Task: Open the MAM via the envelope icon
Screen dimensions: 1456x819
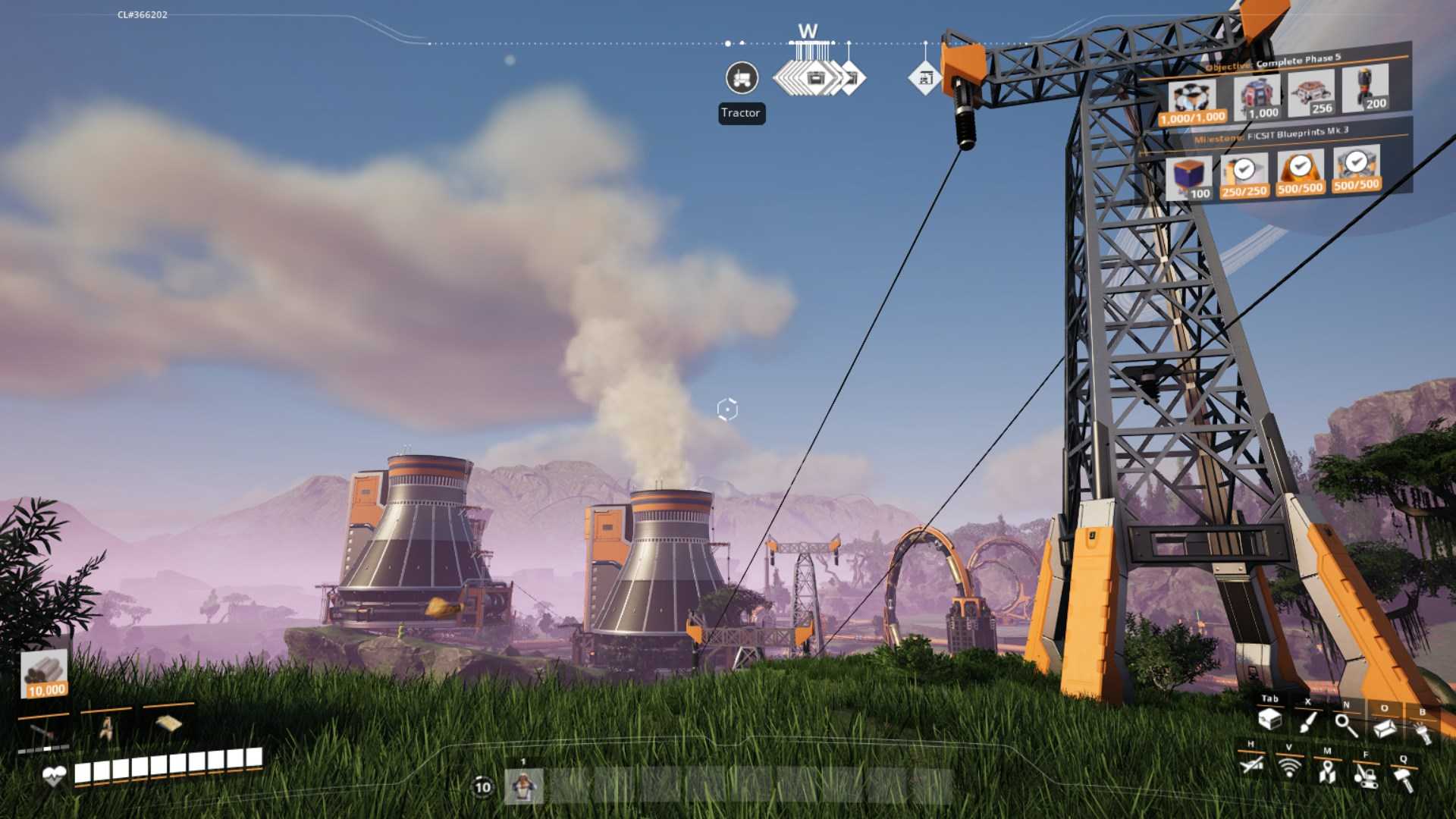Action: coord(1384,728)
